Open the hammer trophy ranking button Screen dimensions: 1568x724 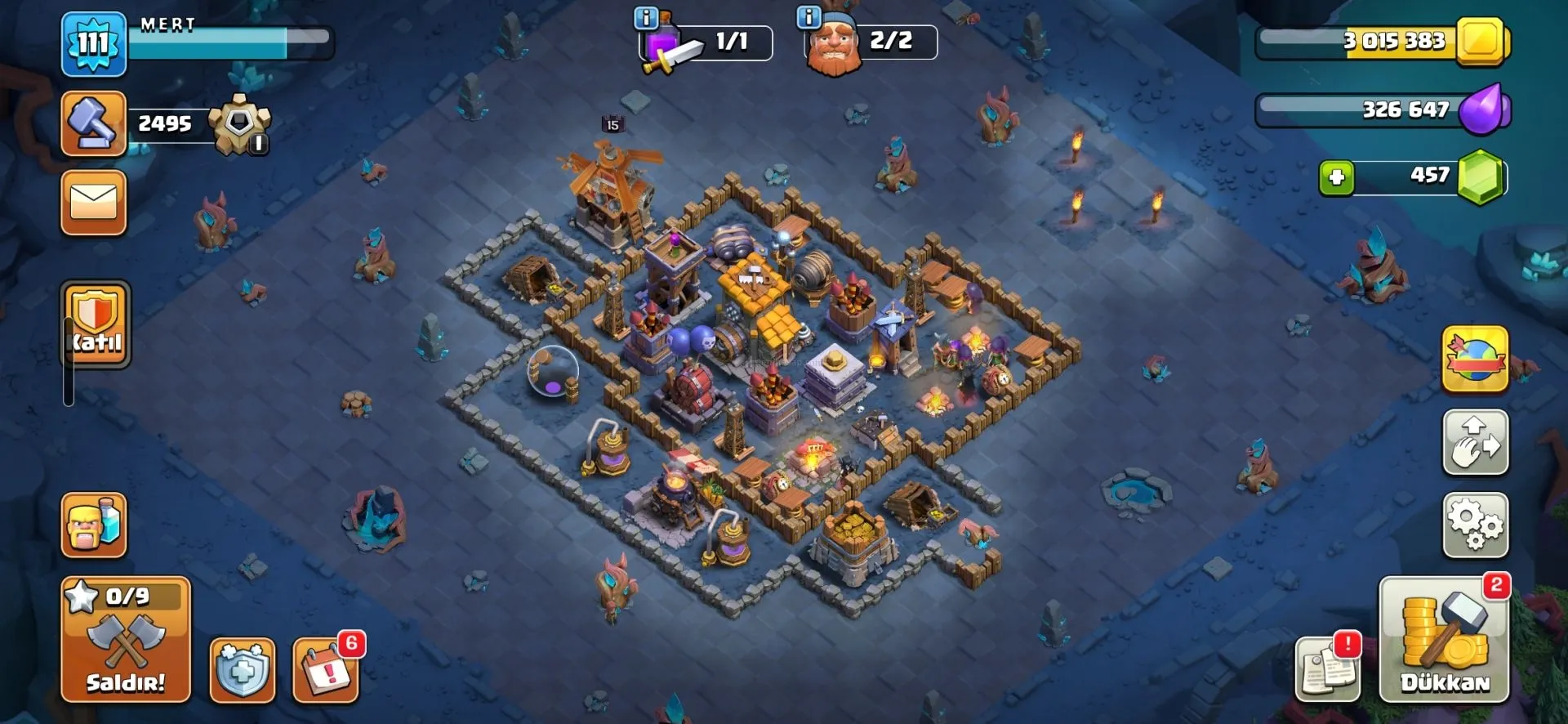click(x=94, y=123)
